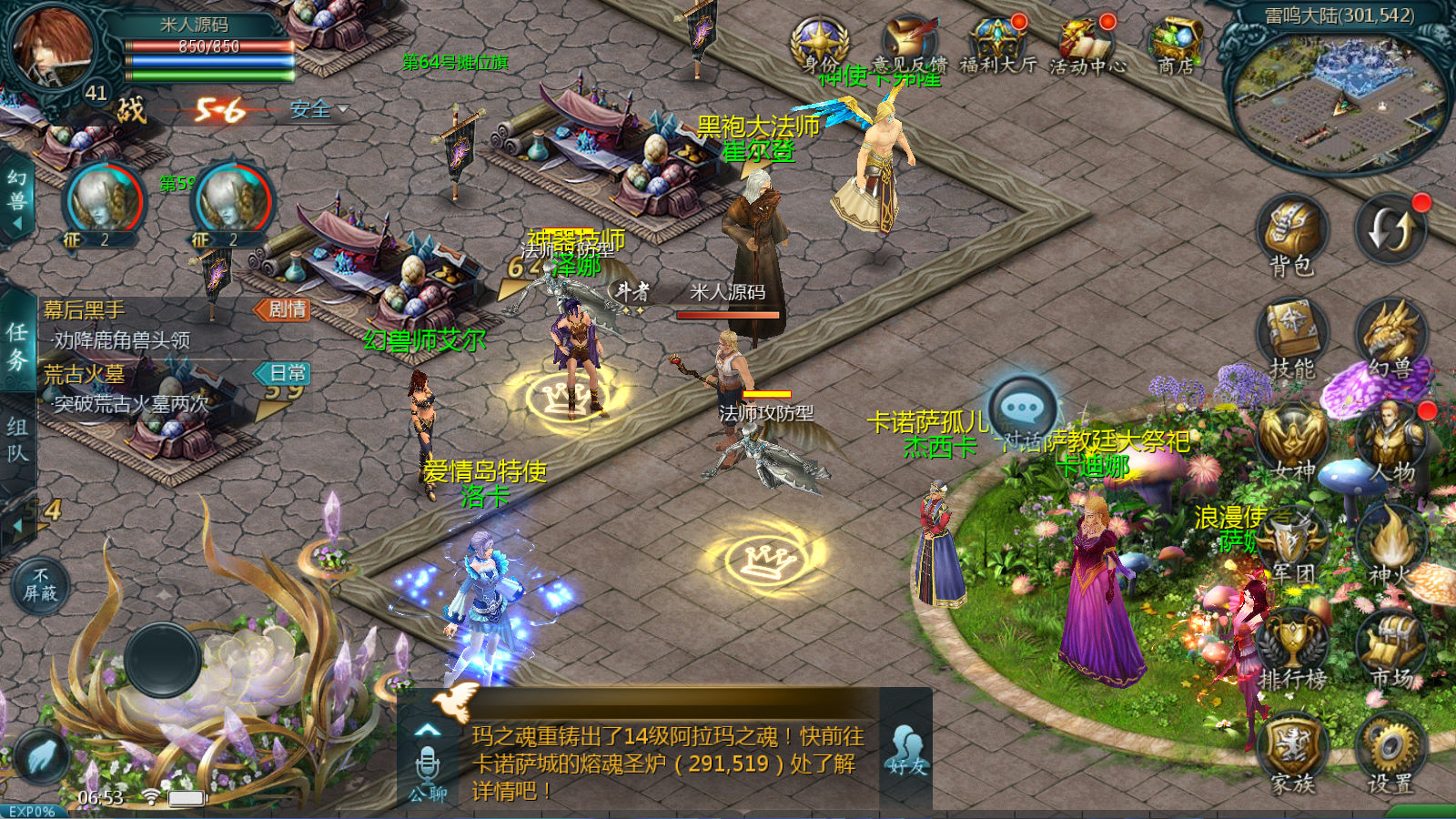Open the 意见反馈 feedback icon
The width and height of the screenshot is (1456, 819).
909,44
